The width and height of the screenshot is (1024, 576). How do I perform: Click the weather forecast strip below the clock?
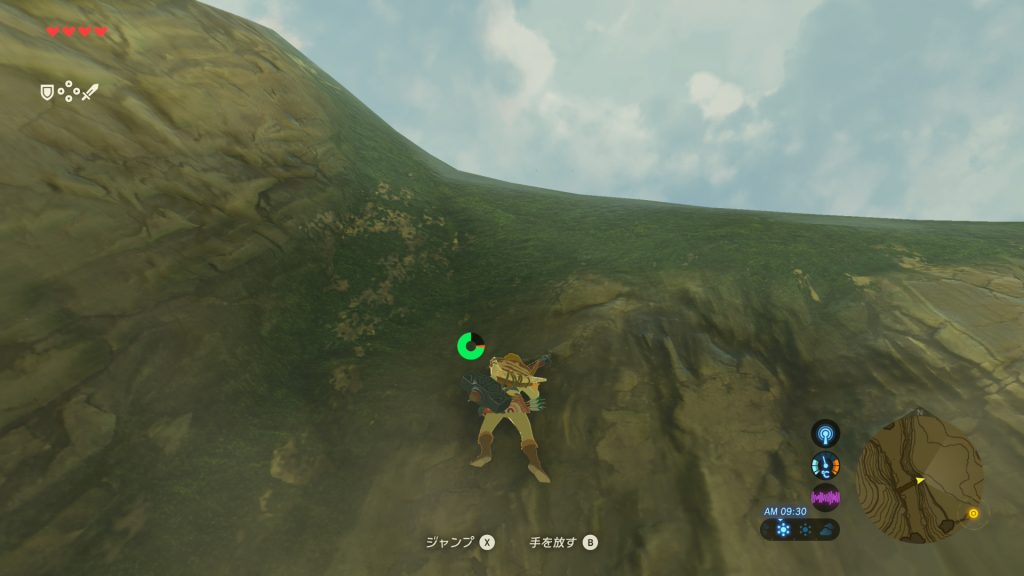point(801,529)
